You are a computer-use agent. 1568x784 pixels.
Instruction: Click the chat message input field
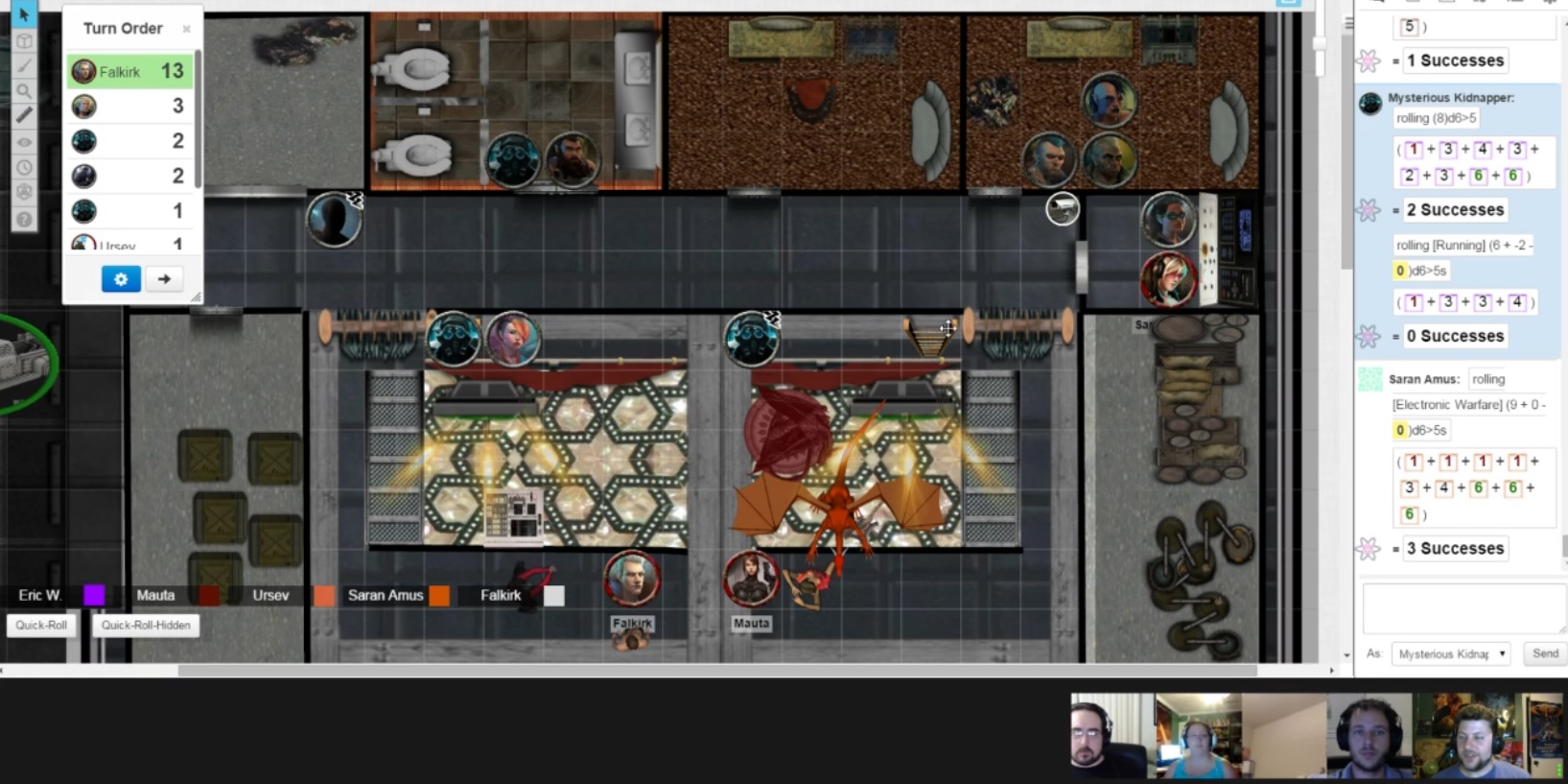coord(1462,607)
